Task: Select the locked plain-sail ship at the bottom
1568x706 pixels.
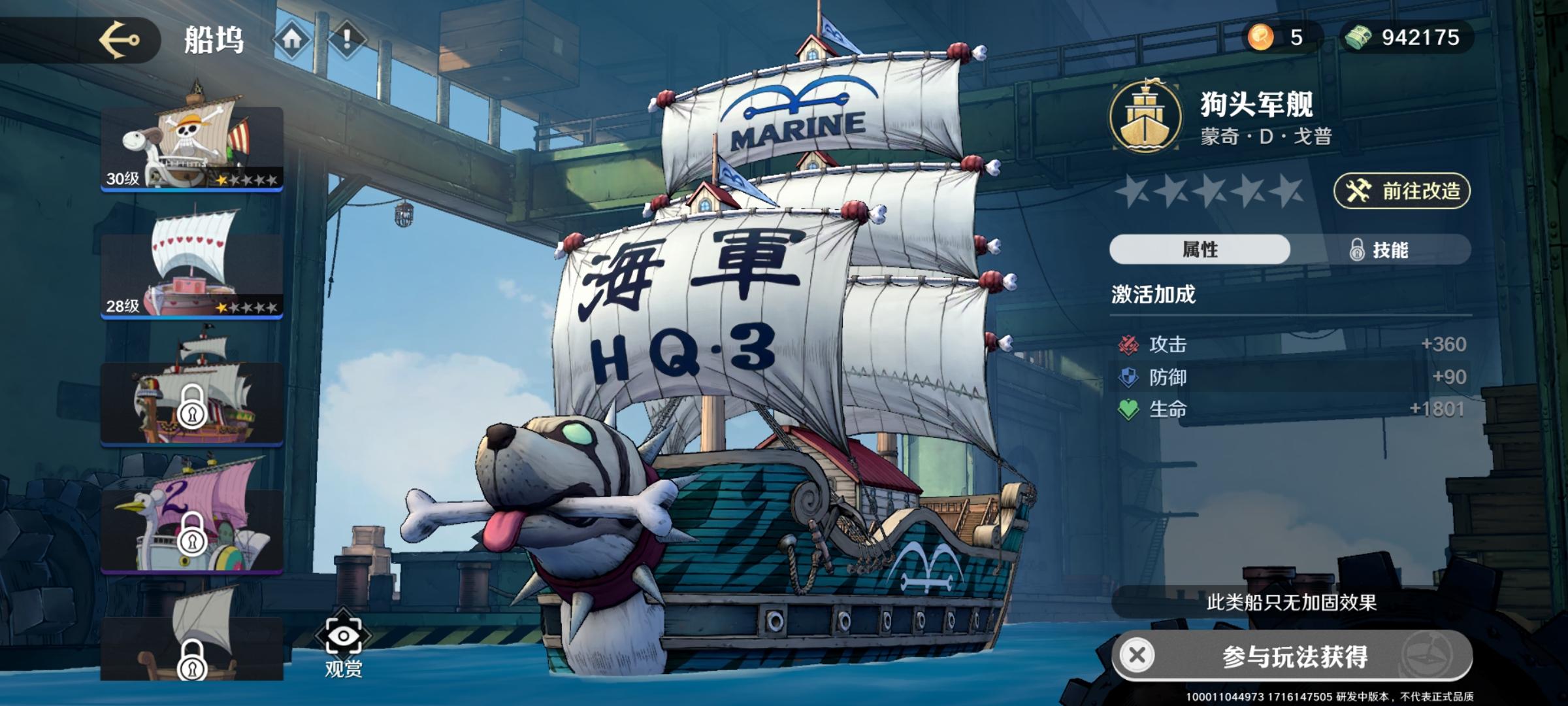Action: (x=191, y=647)
